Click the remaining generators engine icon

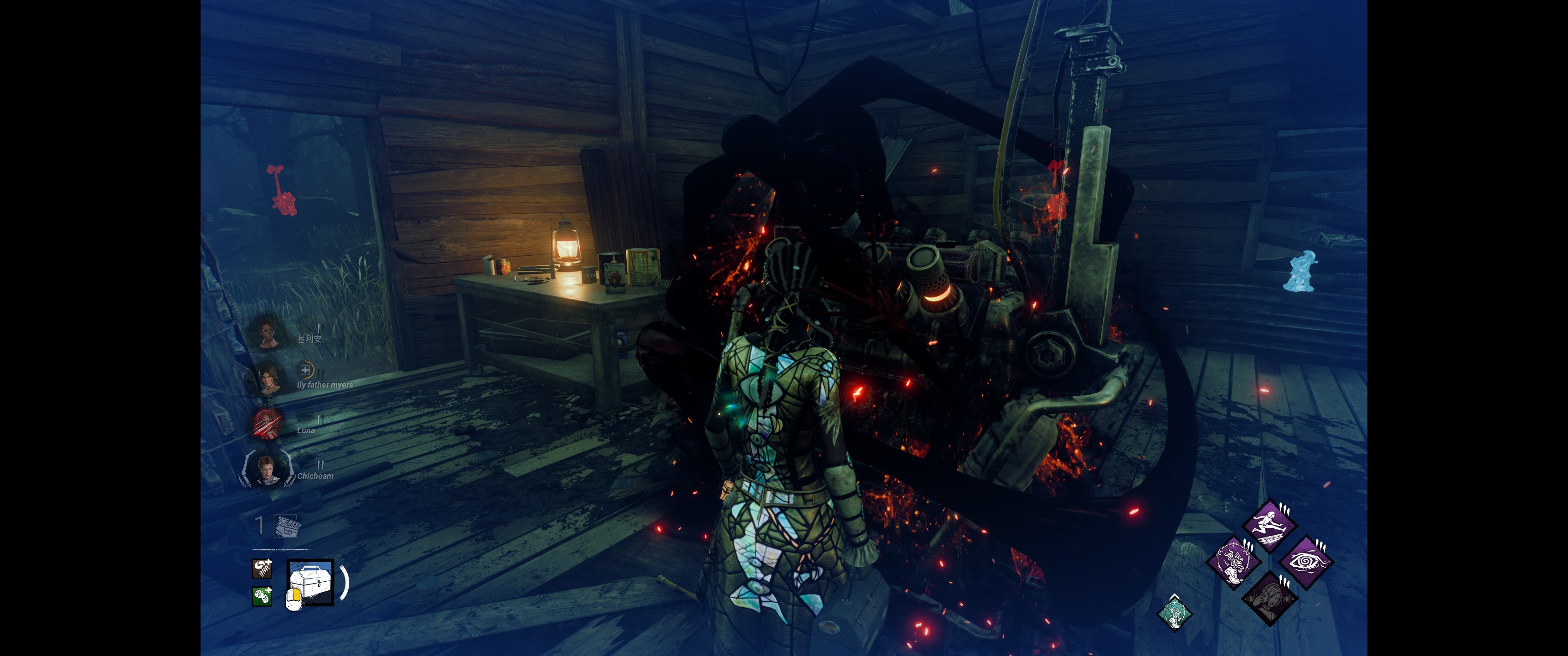287,526
